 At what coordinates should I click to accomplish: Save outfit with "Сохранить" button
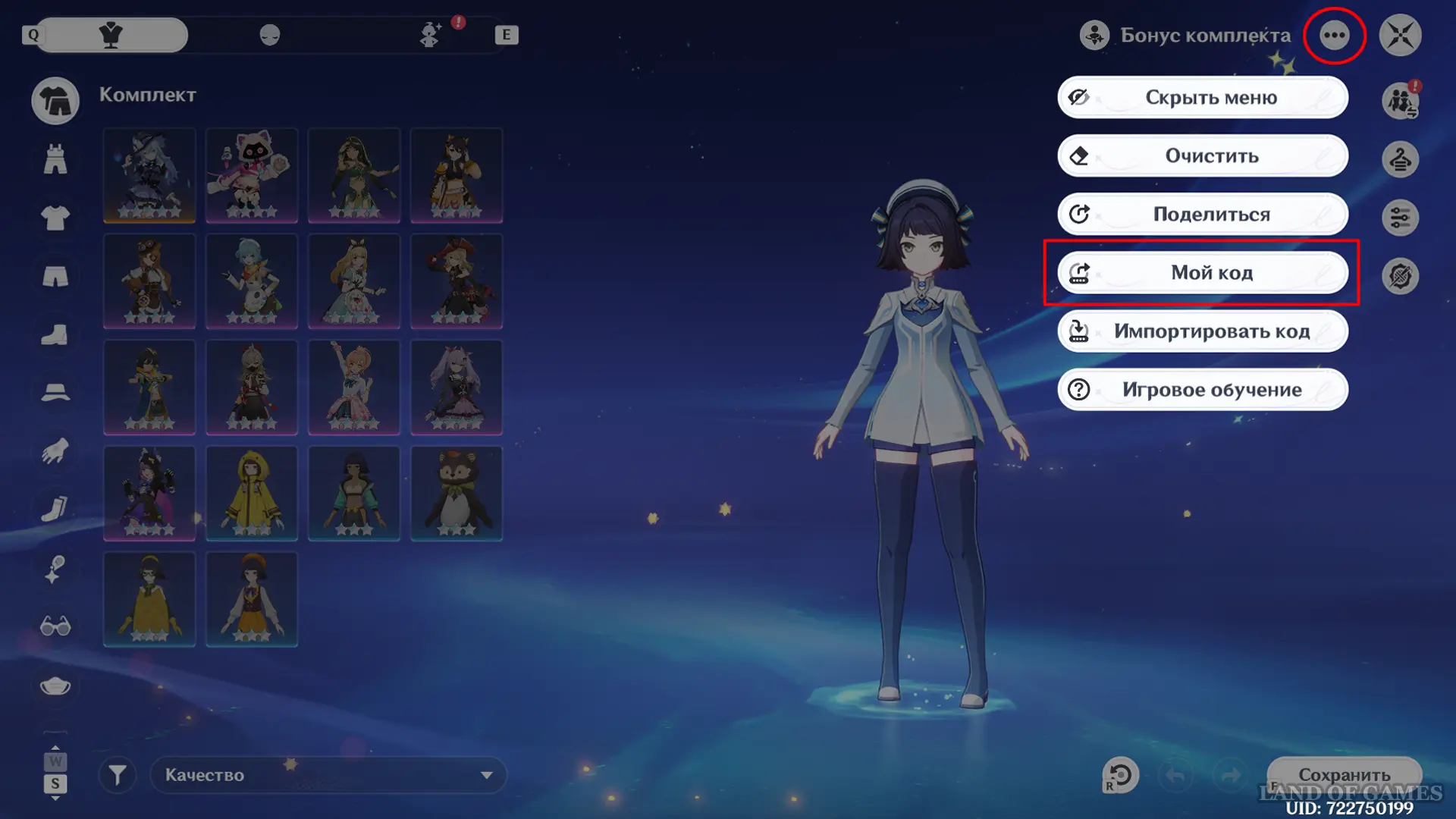[x=1344, y=775]
